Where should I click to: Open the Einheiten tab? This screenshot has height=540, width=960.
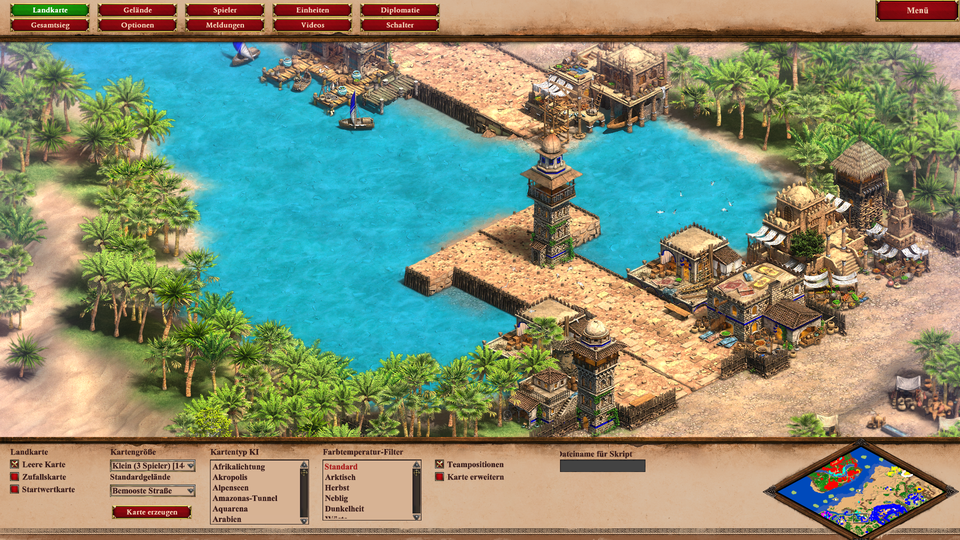click(312, 10)
